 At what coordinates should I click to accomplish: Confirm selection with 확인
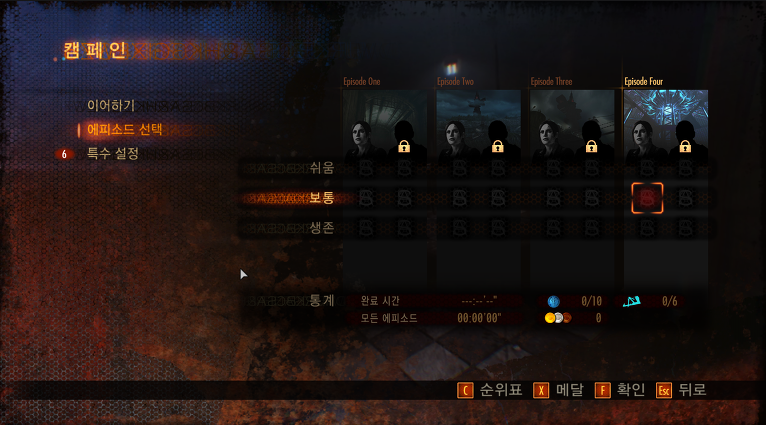point(621,390)
